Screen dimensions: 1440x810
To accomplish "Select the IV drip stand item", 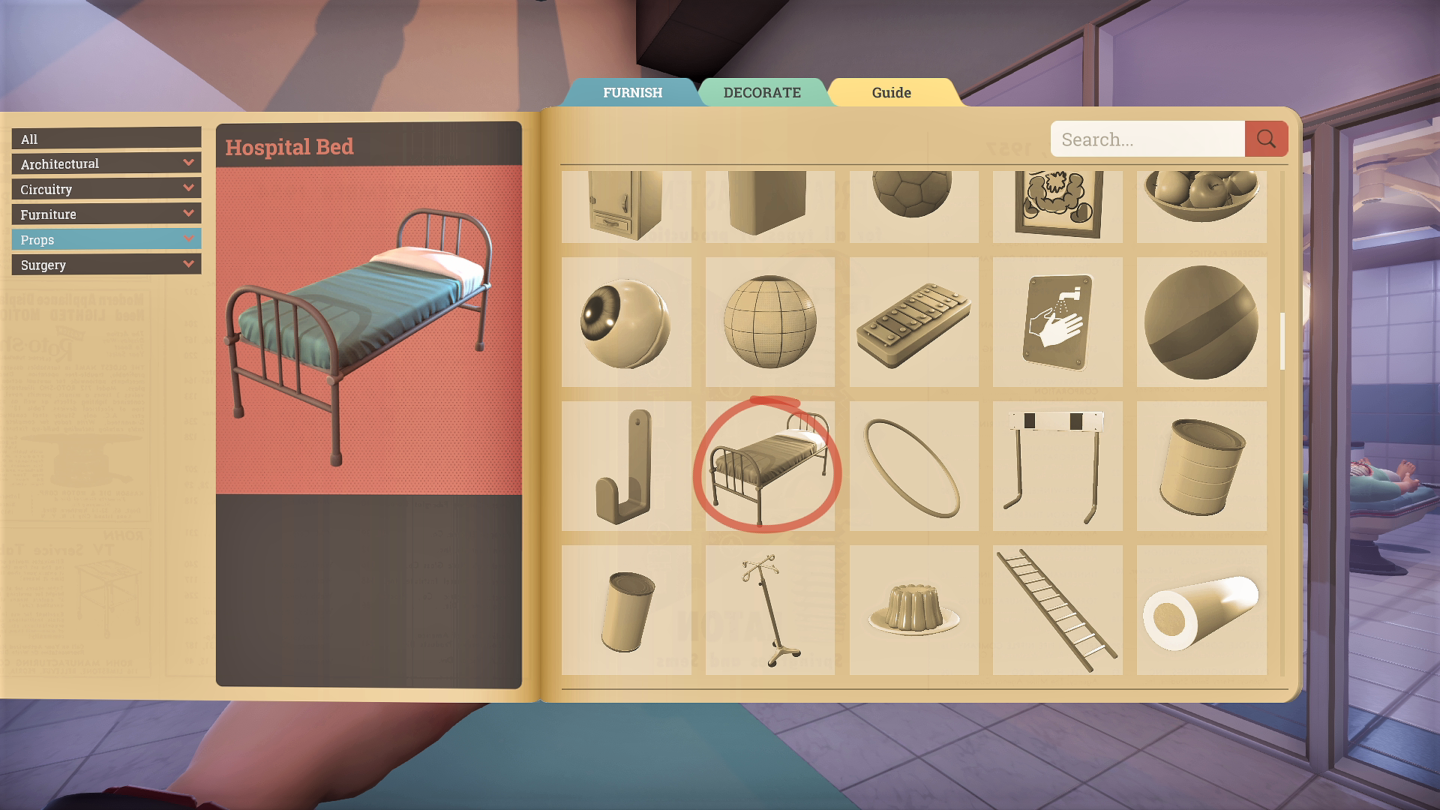I will tap(770, 608).
